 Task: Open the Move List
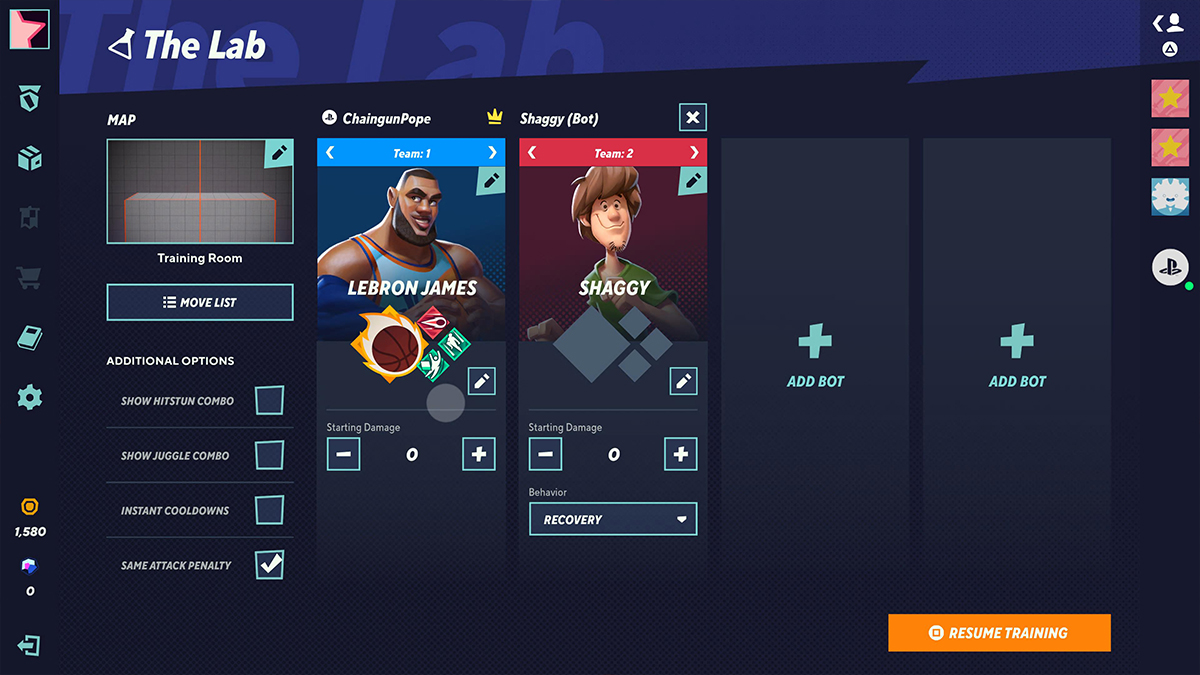pos(200,302)
